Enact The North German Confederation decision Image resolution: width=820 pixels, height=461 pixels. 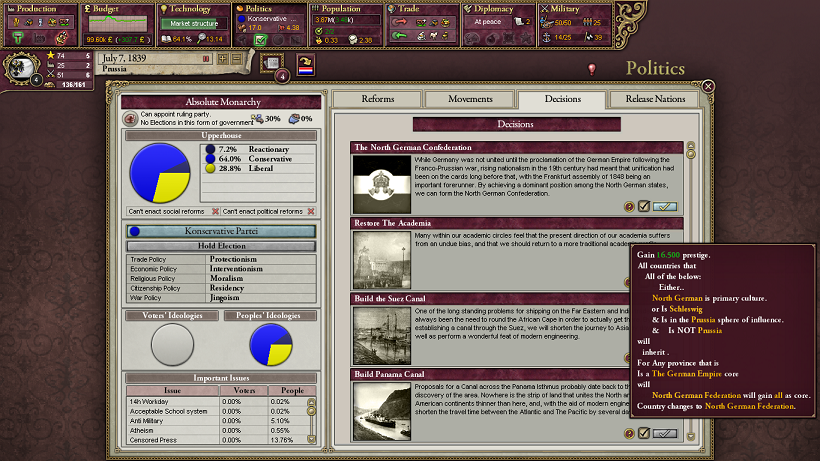(x=665, y=206)
